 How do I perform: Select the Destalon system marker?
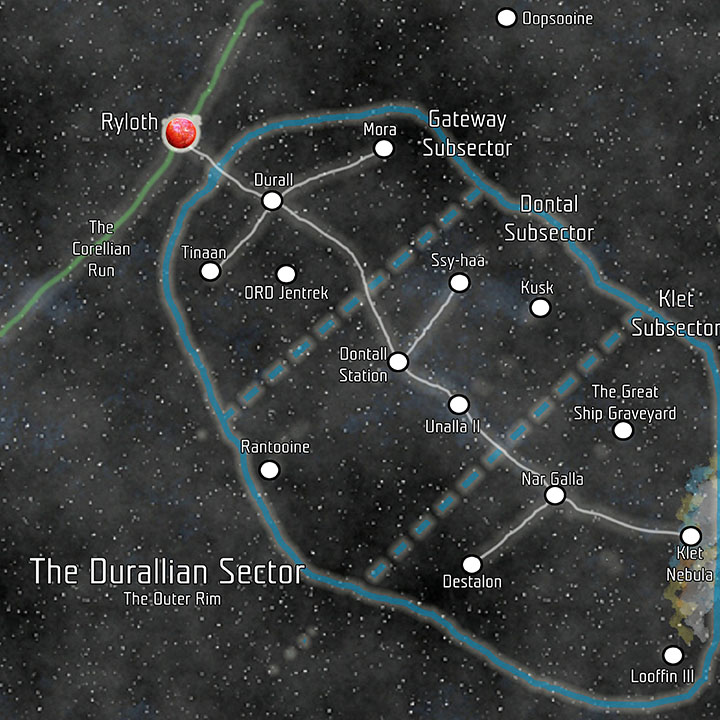[472, 564]
